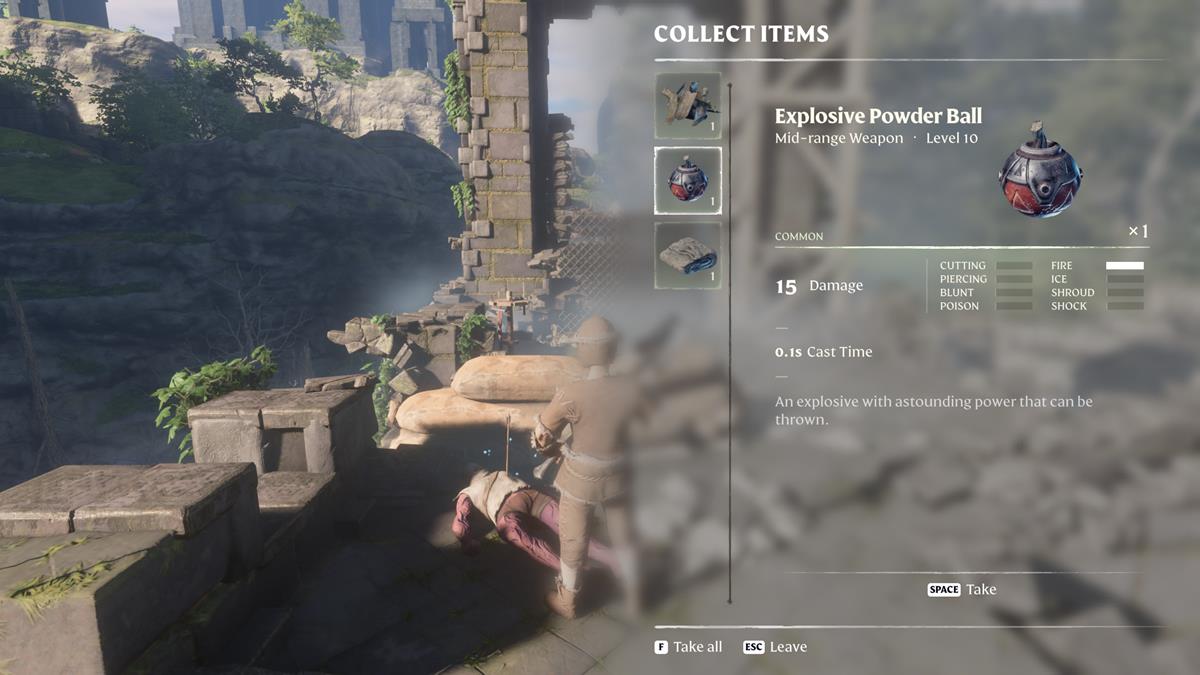Take all items from the loot list
Image resolution: width=1200 pixels, height=675 pixels.
(688, 647)
